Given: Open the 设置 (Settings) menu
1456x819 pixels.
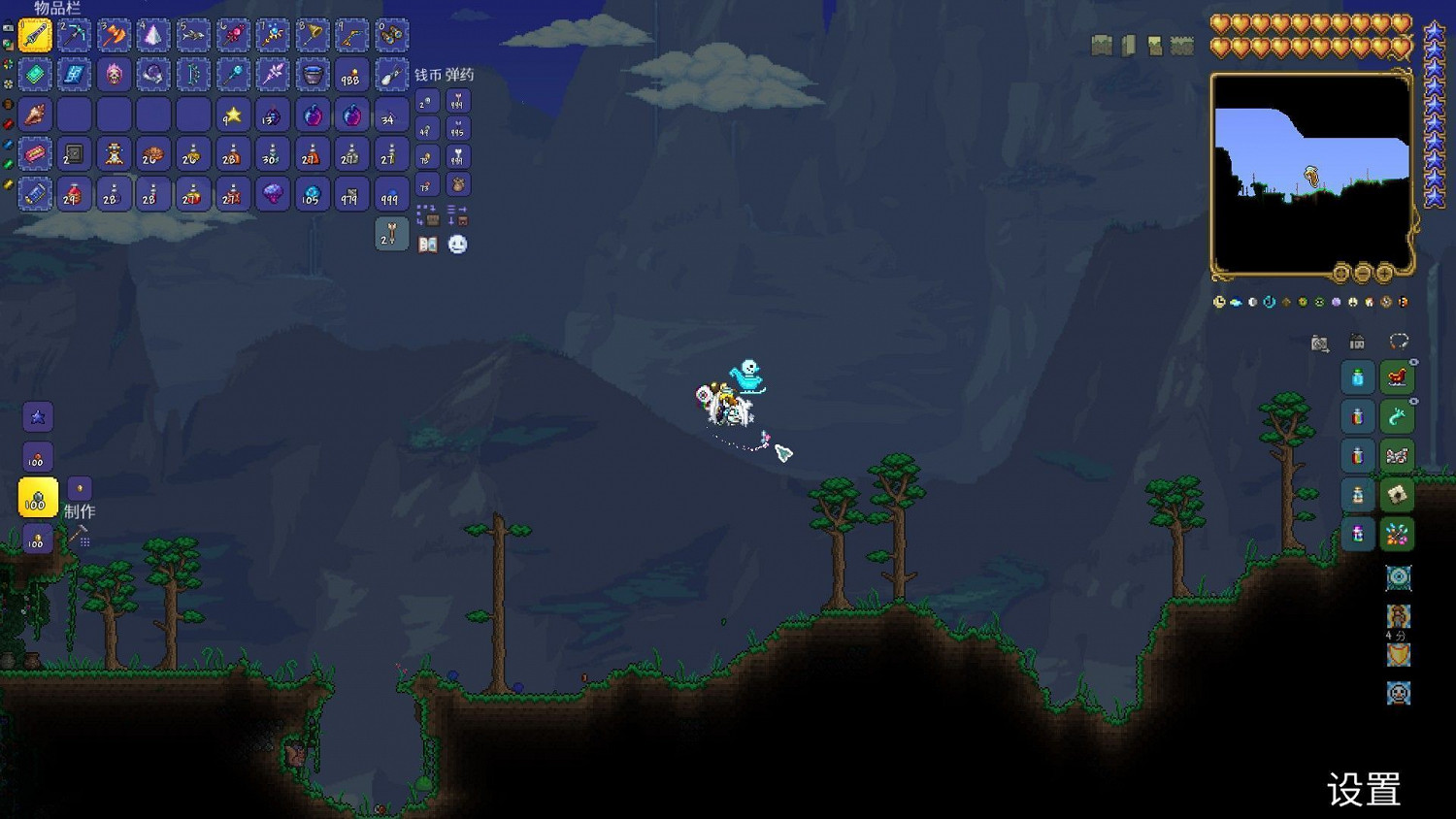Looking at the screenshot, I should [1364, 786].
